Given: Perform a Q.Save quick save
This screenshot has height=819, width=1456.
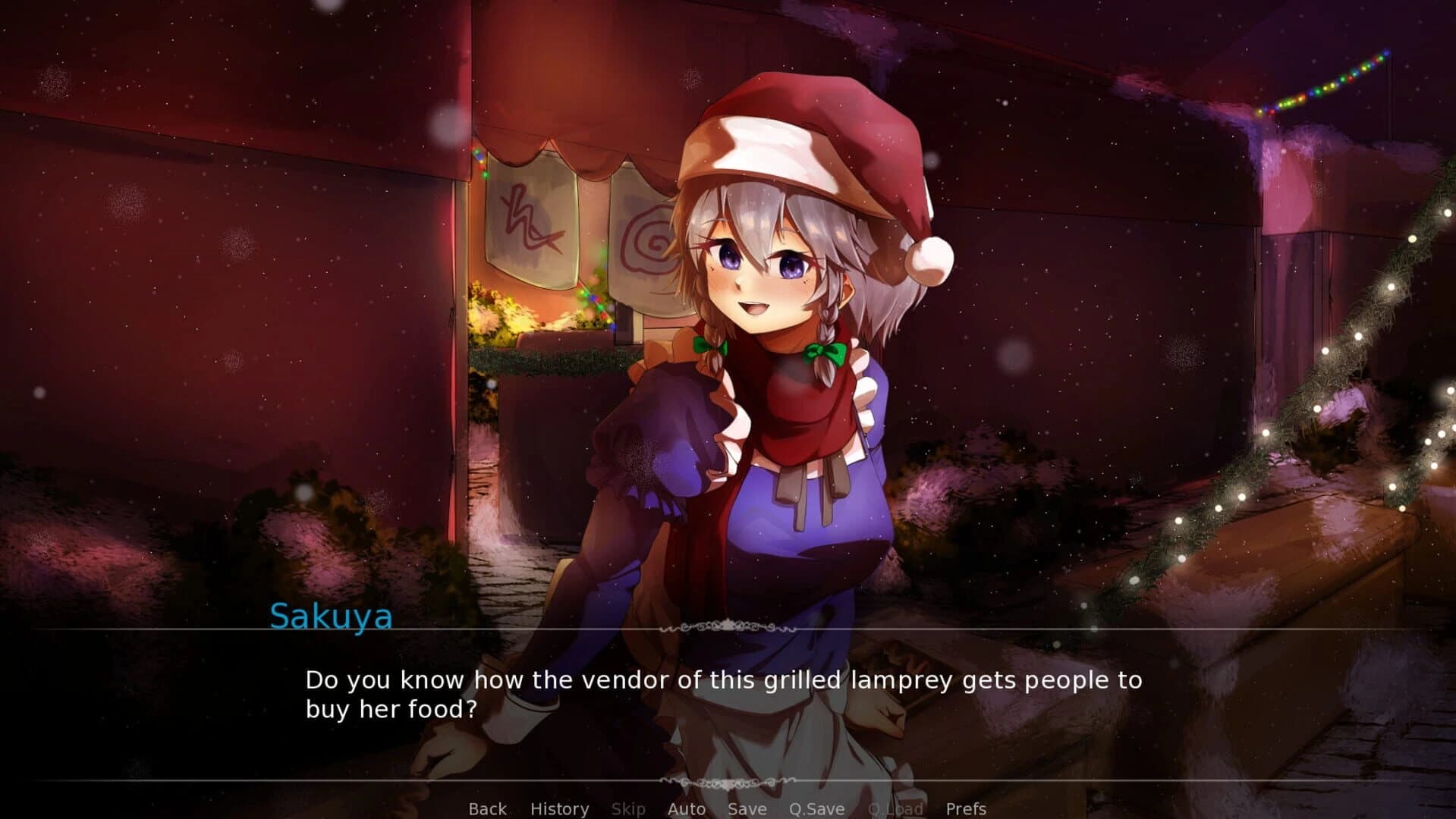Looking at the screenshot, I should tap(817, 808).
